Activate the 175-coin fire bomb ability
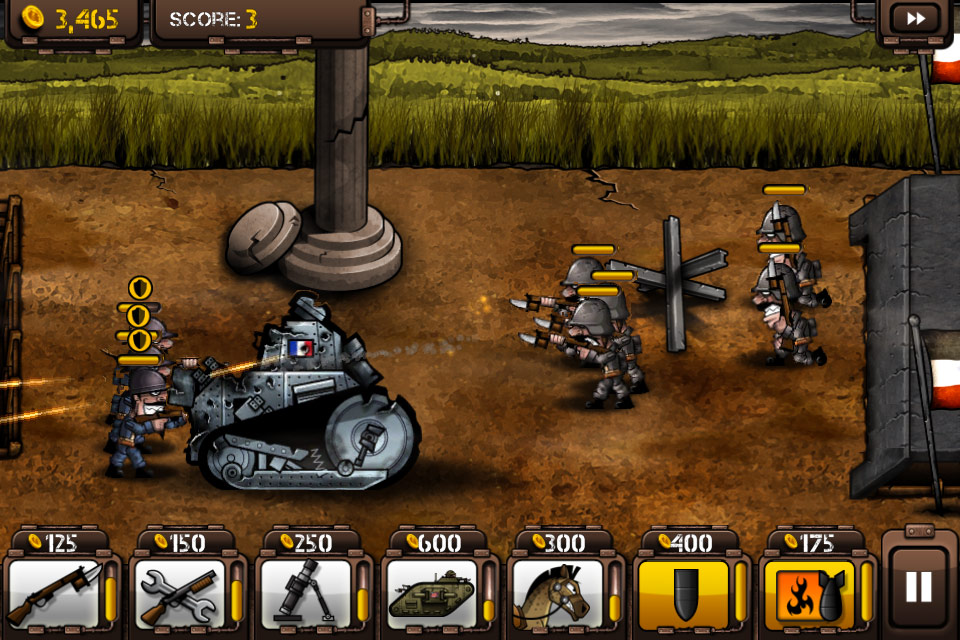960x640 pixels. (x=810, y=594)
